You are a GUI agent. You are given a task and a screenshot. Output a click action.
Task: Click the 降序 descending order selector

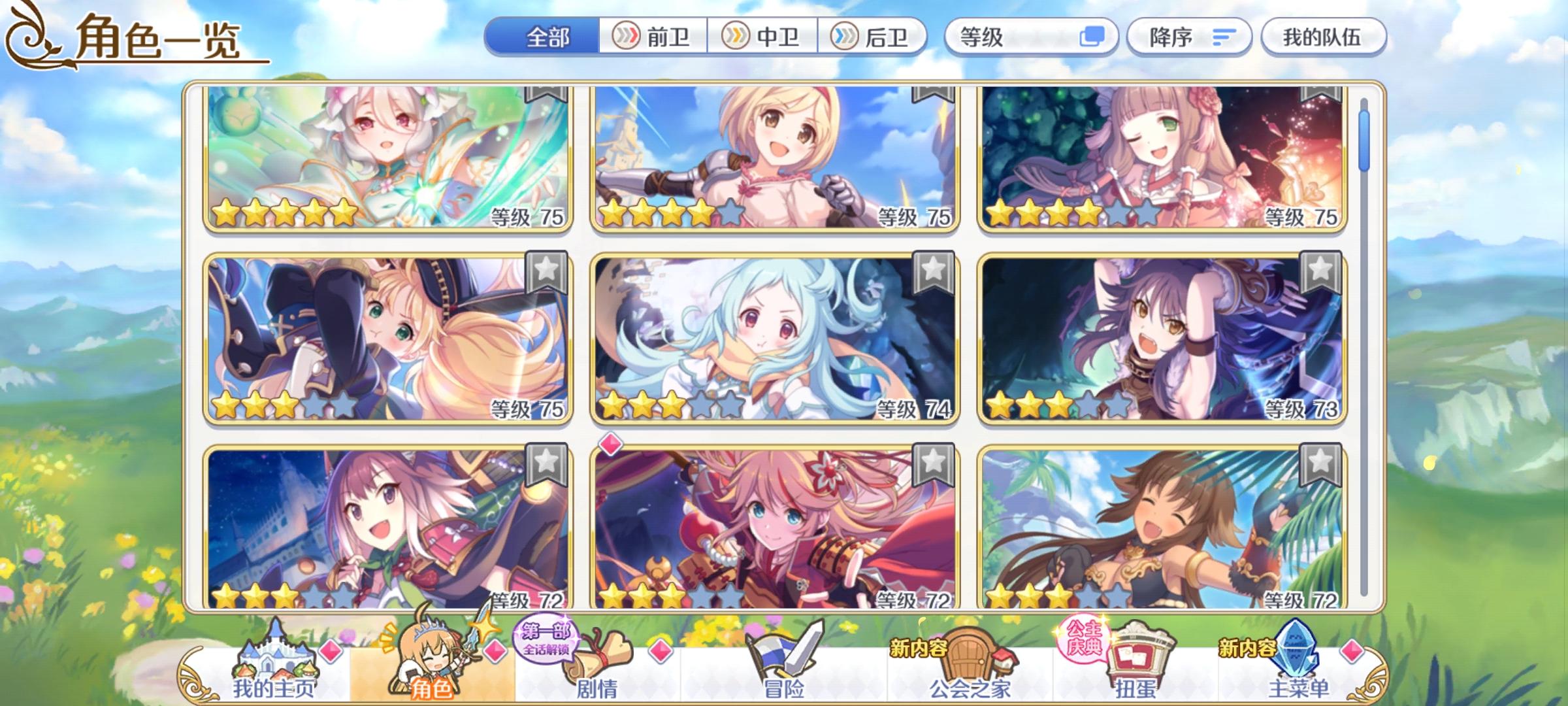(x=1189, y=38)
